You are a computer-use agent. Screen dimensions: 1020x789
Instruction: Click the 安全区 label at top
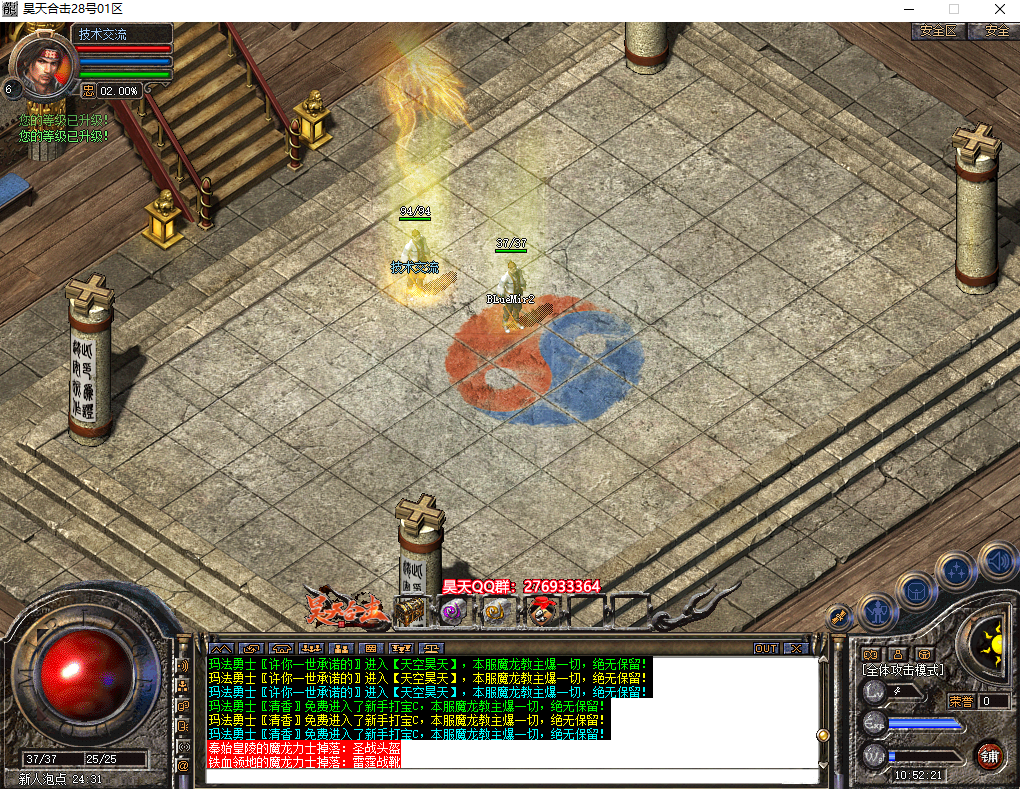[x=936, y=31]
